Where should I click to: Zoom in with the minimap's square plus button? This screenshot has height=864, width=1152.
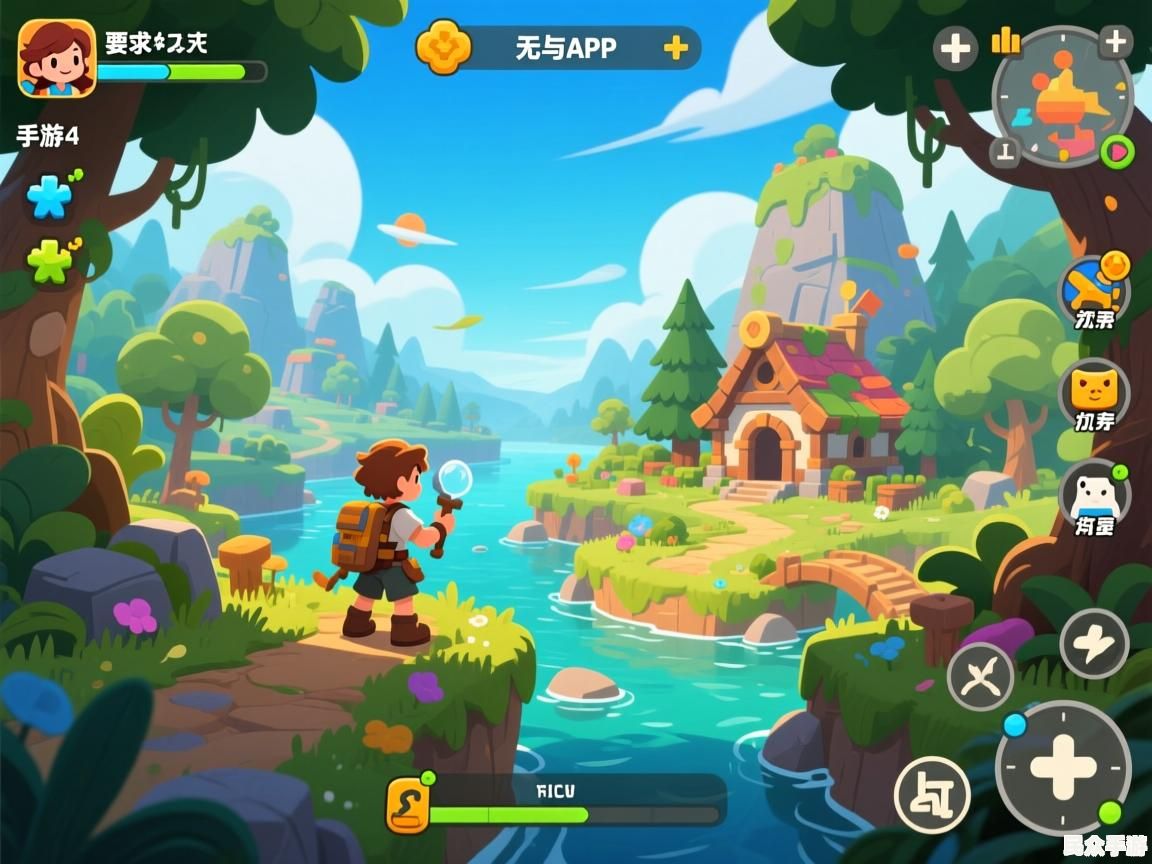1115,42
